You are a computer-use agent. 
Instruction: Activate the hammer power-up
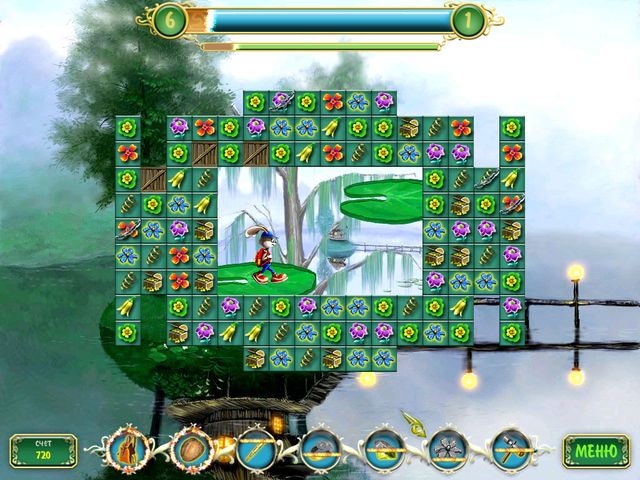click(x=510, y=451)
